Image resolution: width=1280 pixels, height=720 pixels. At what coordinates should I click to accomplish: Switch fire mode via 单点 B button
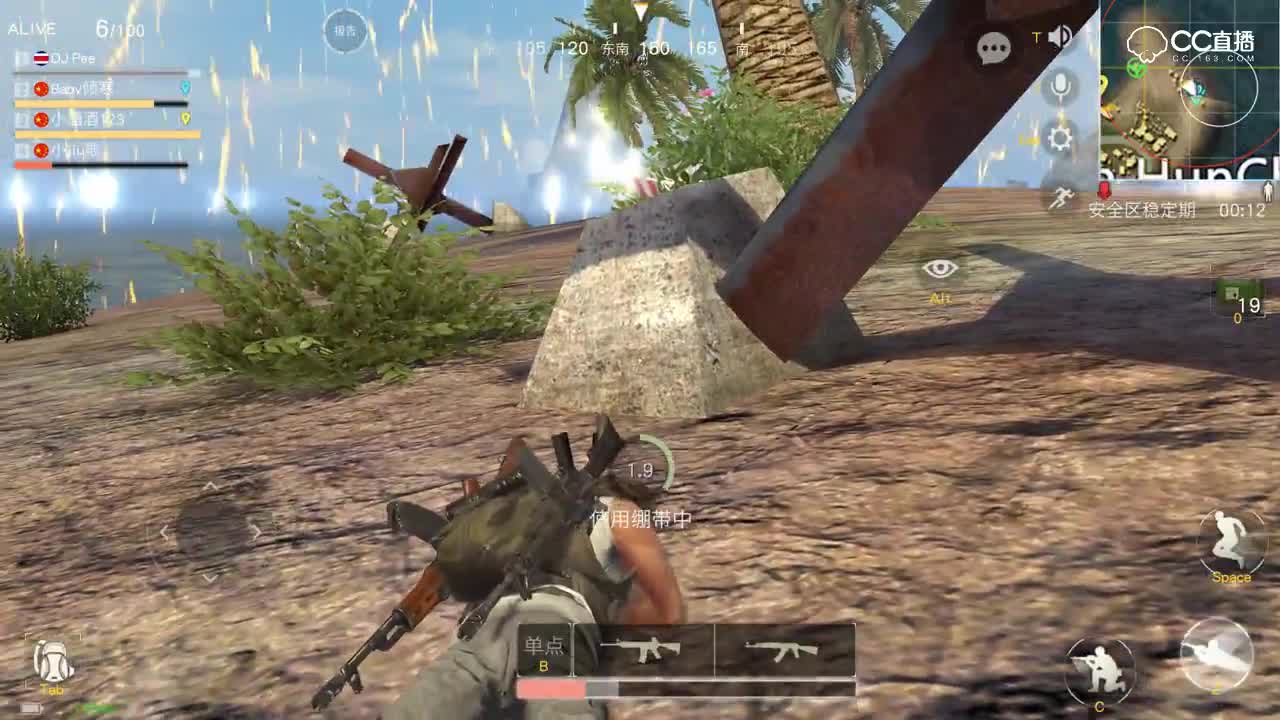(x=543, y=650)
